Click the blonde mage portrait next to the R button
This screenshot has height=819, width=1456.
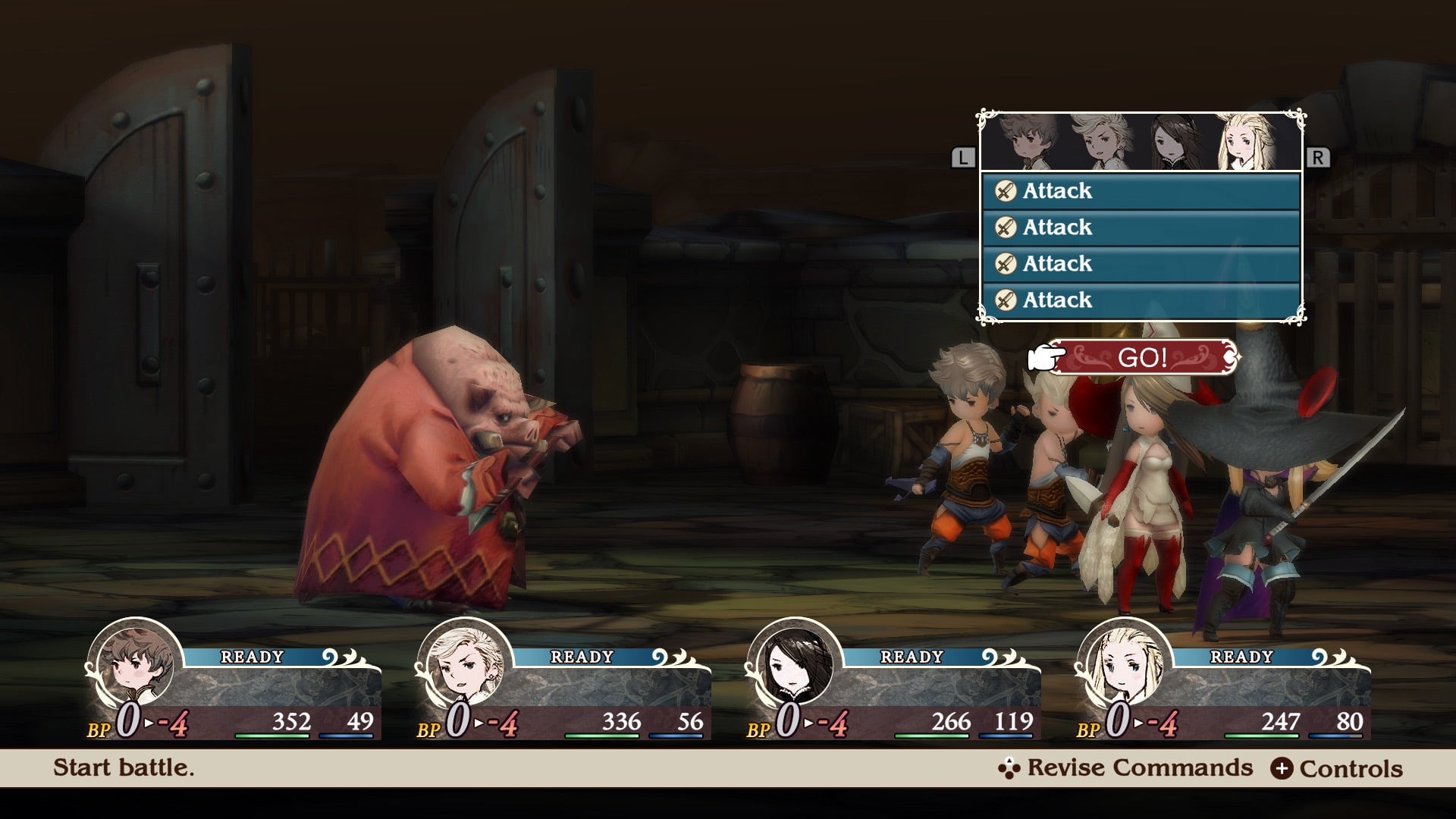[x=1247, y=140]
